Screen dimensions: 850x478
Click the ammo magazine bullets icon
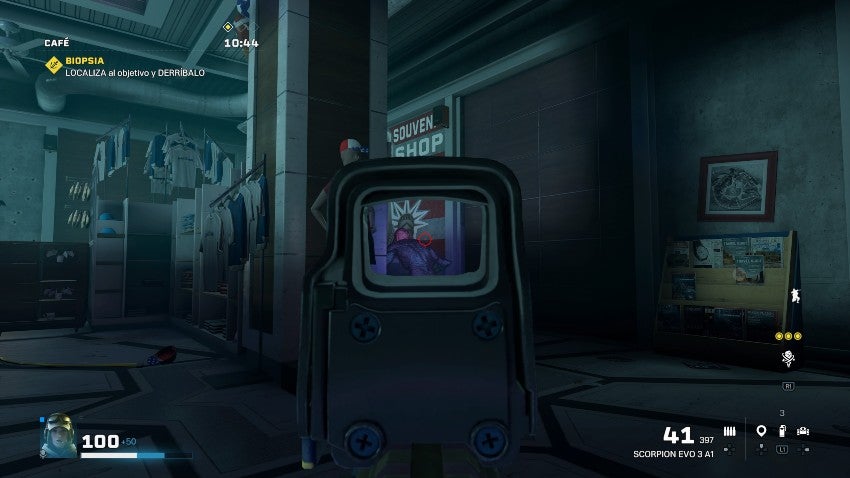pyautogui.click(x=729, y=431)
